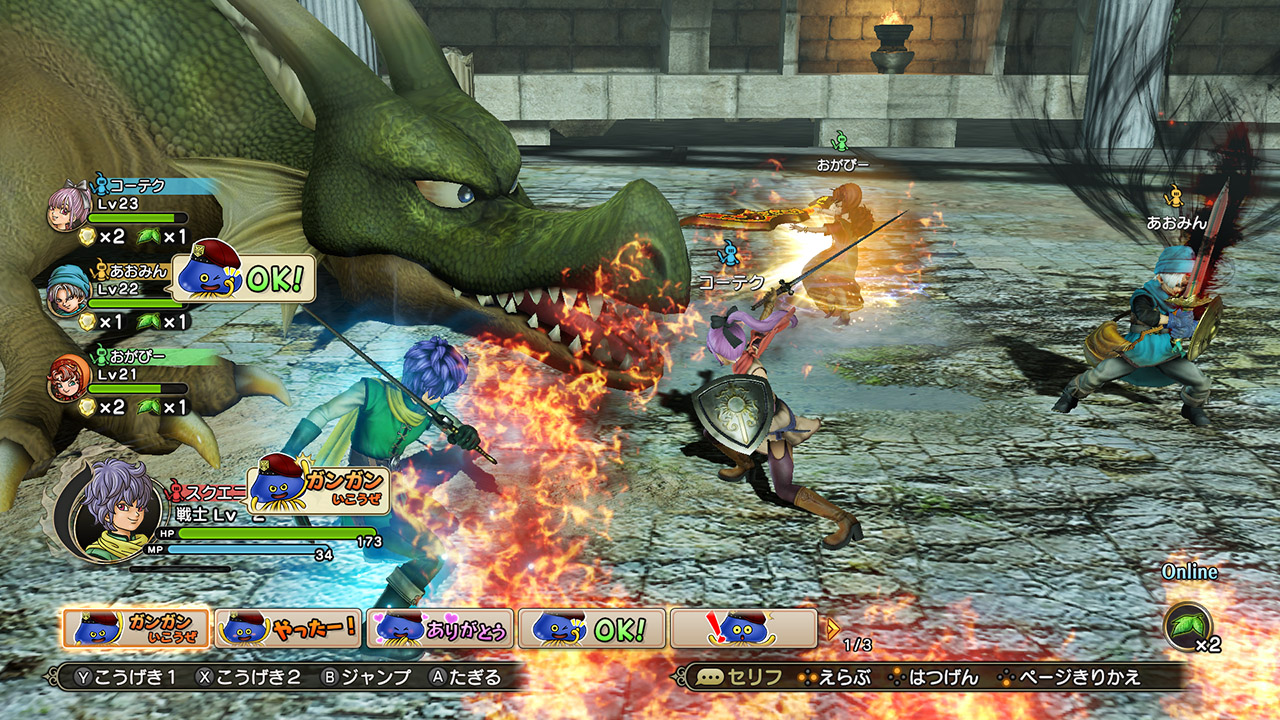Select the exclamation mark slime emote

[744, 628]
